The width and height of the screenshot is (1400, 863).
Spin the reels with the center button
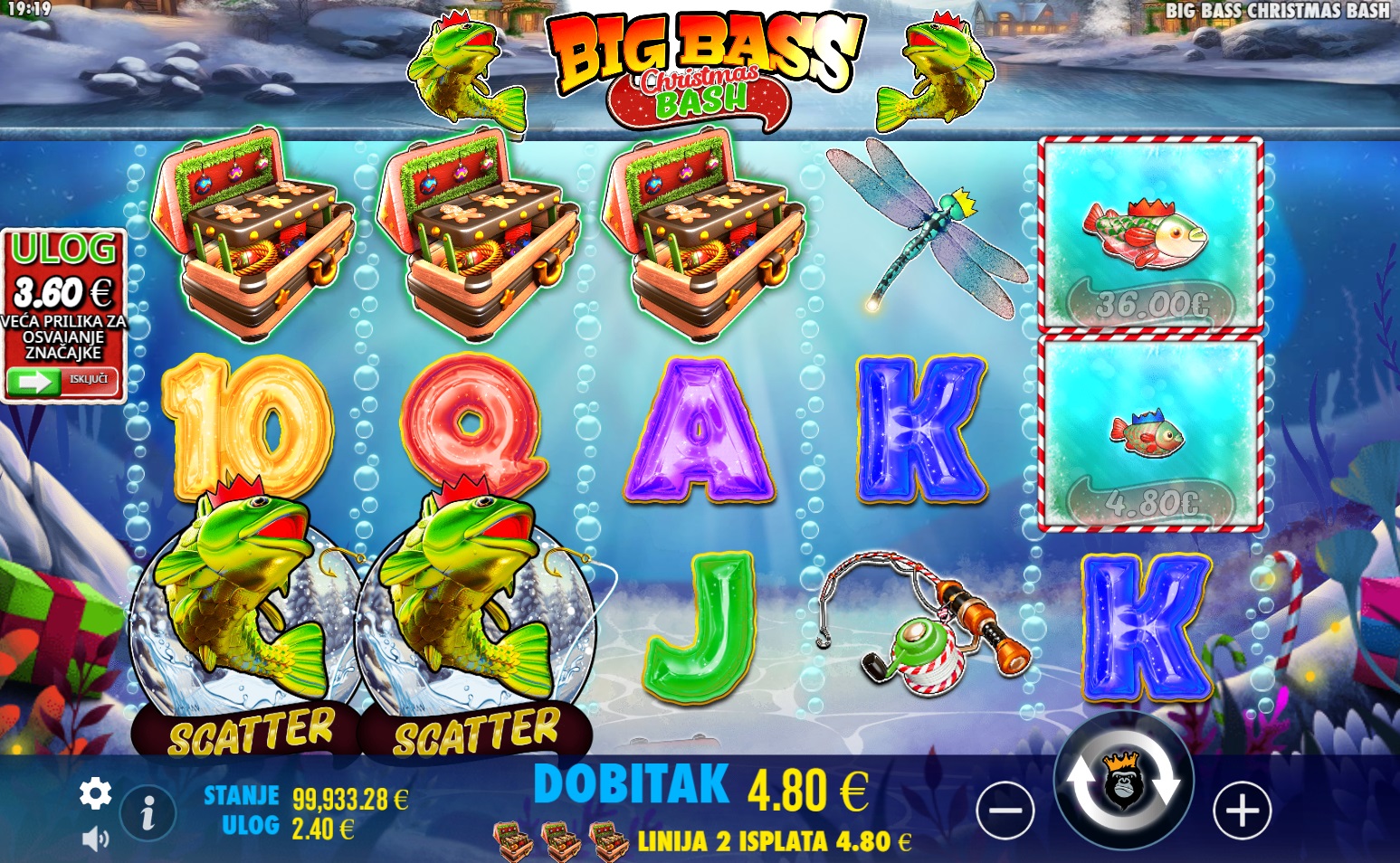(1123, 782)
